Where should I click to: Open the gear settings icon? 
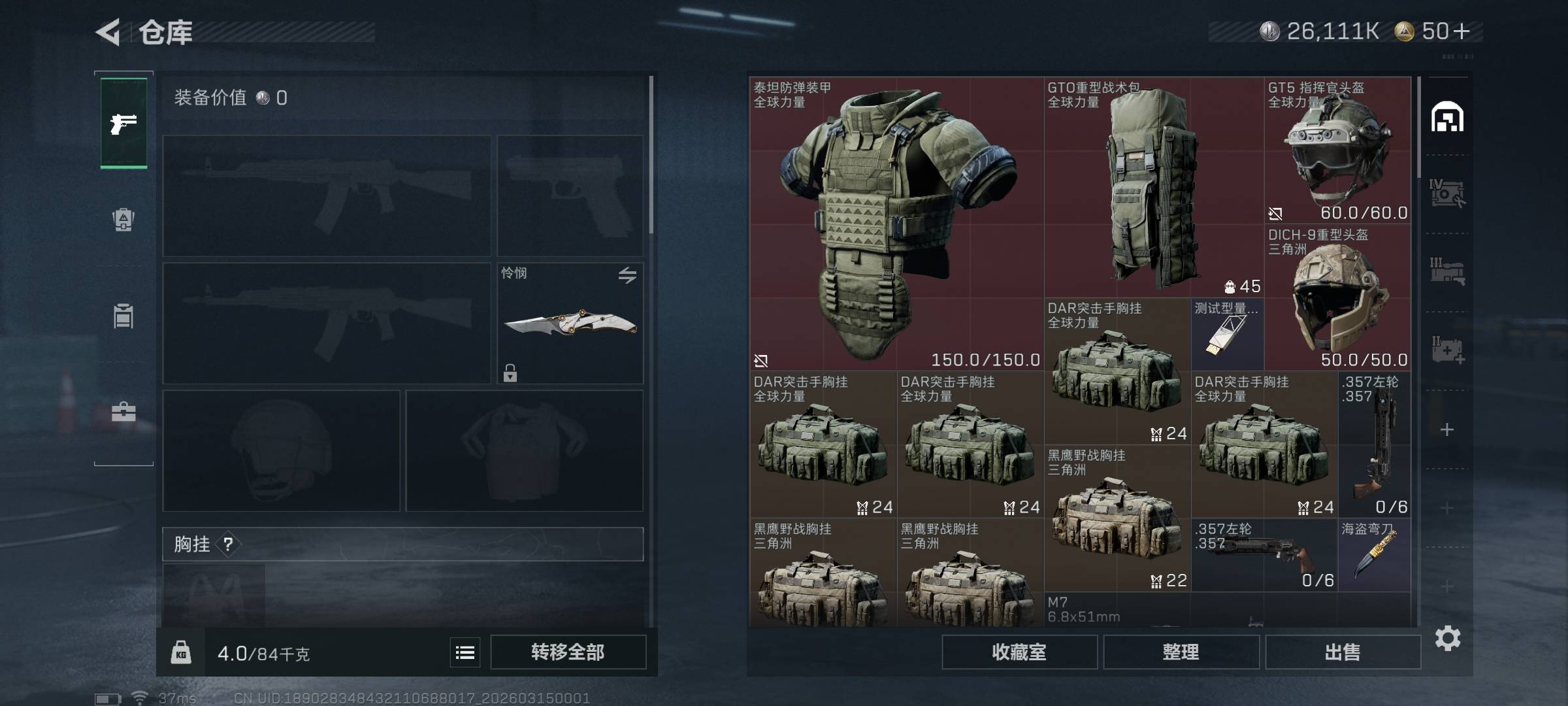pos(1447,638)
